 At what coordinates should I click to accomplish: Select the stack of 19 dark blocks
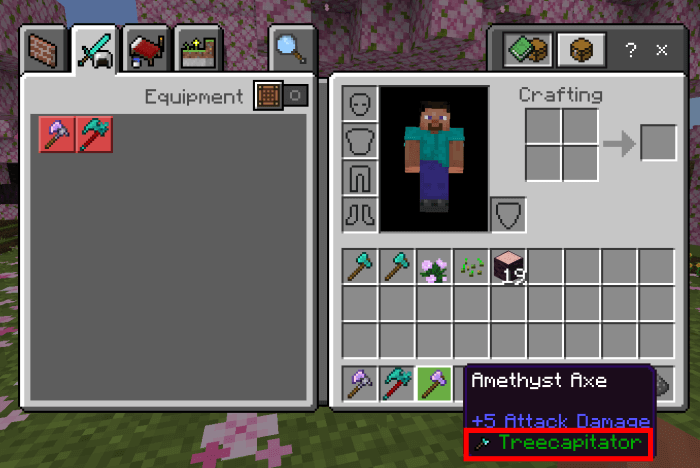[x=509, y=267]
